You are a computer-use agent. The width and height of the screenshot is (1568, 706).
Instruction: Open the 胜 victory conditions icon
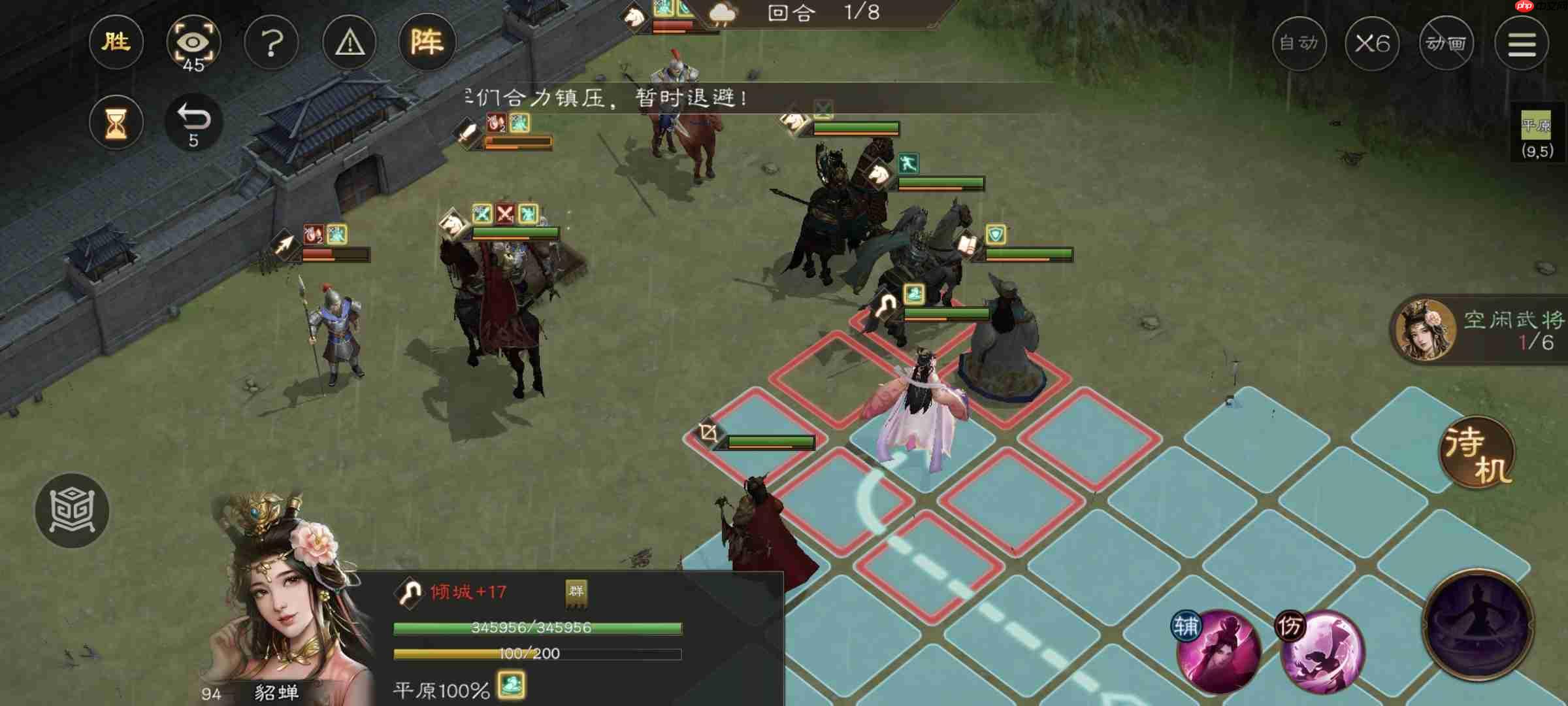coord(115,42)
